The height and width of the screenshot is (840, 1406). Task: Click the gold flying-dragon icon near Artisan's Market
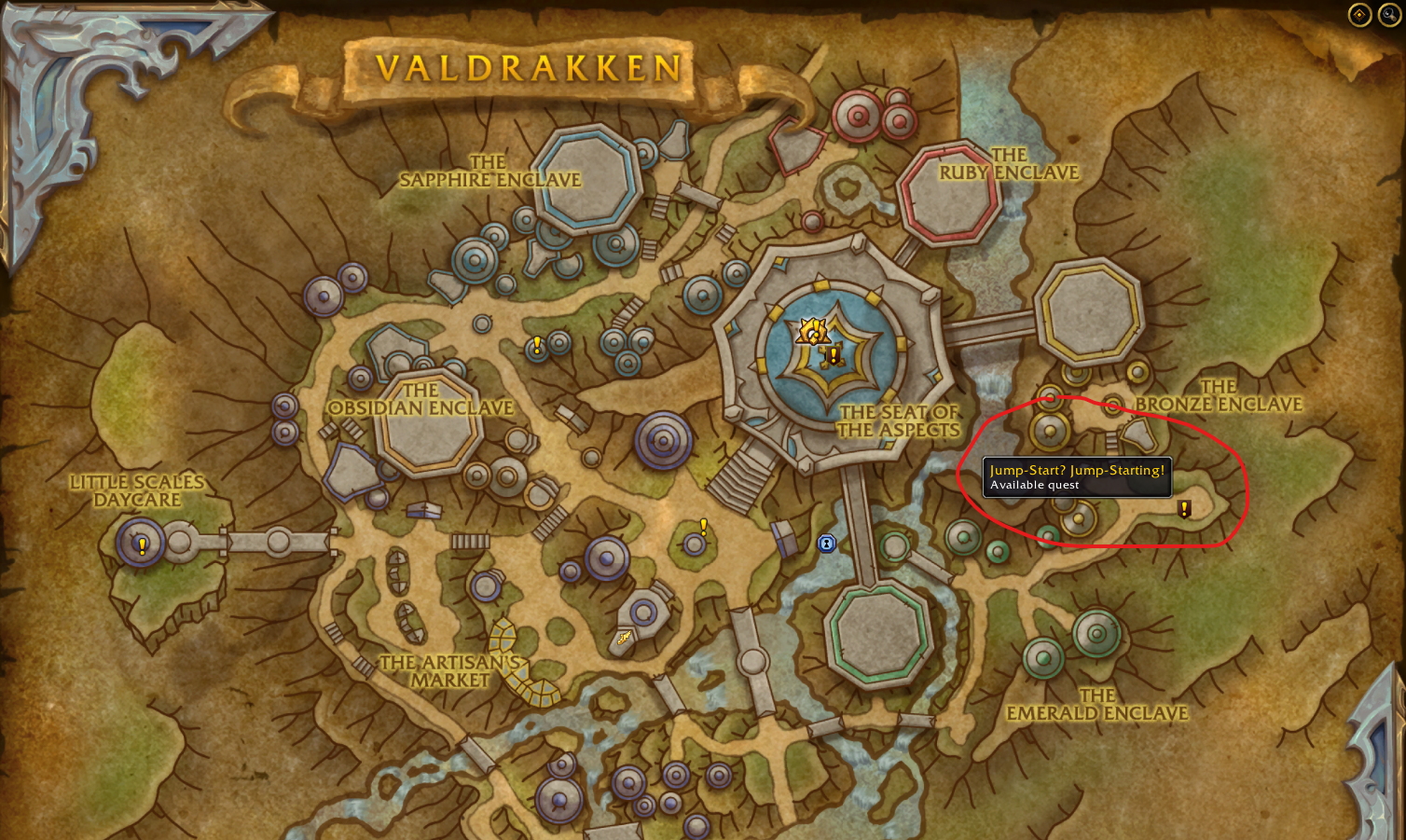[624, 638]
